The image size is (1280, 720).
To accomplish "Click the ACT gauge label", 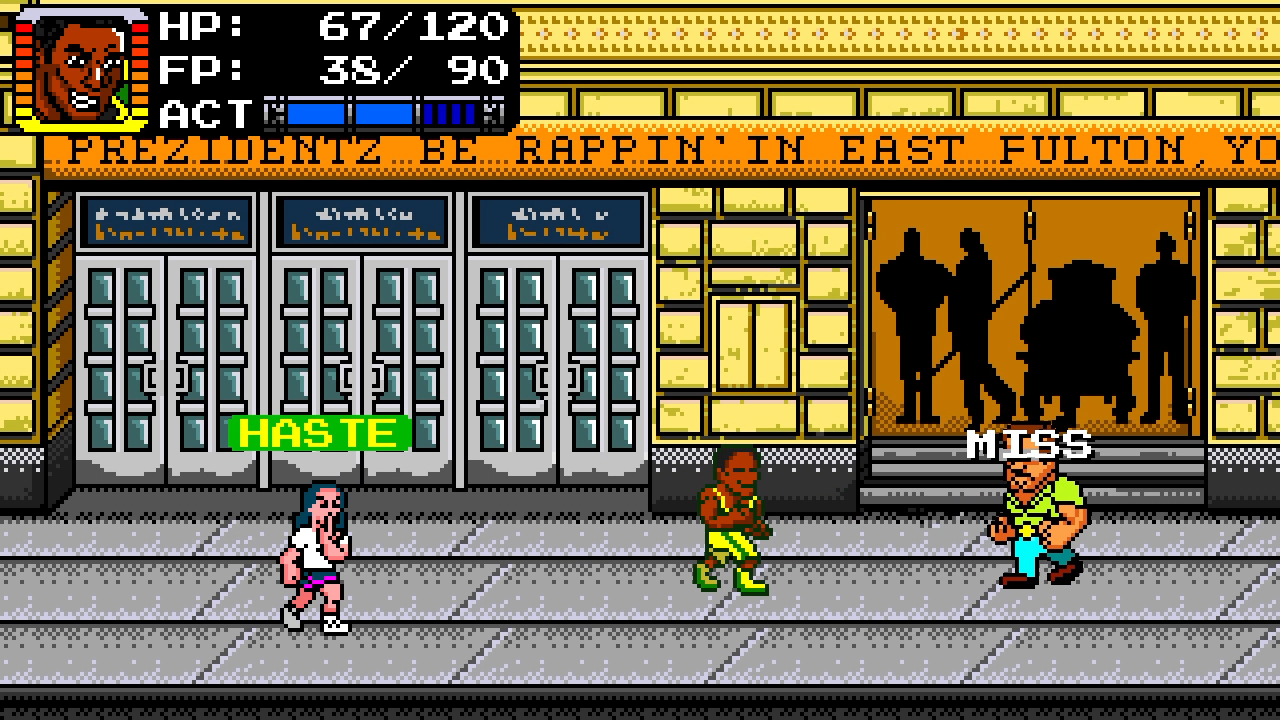I will (x=205, y=112).
